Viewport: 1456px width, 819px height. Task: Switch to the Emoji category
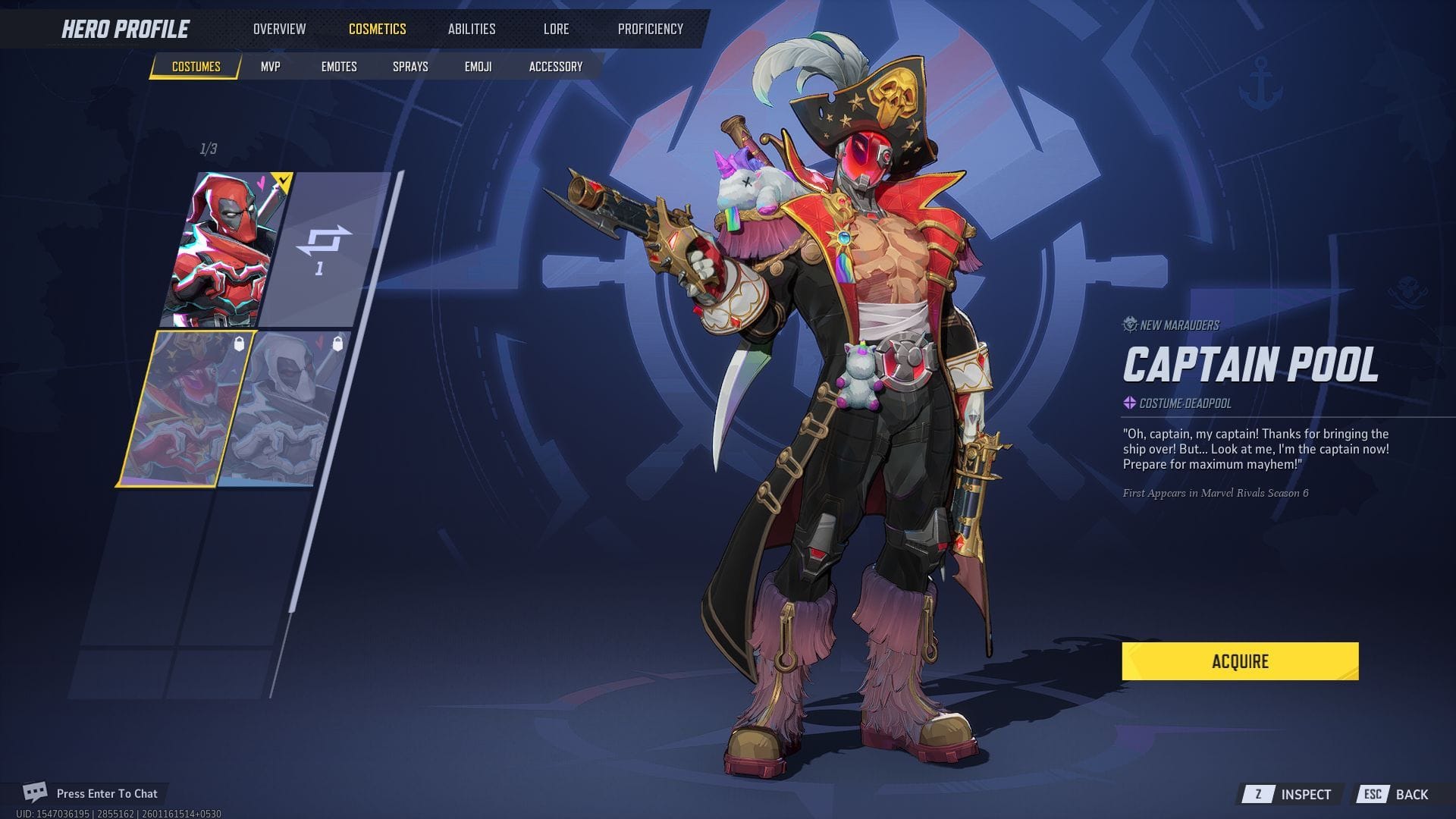tap(478, 67)
